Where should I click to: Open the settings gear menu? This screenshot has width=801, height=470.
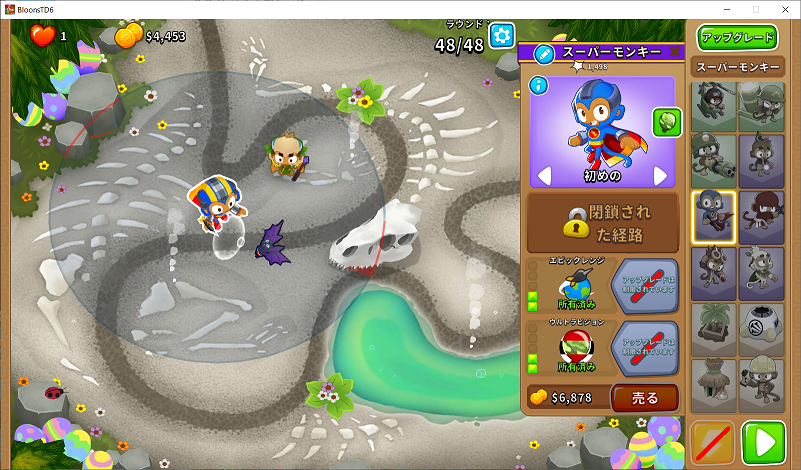[x=501, y=35]
